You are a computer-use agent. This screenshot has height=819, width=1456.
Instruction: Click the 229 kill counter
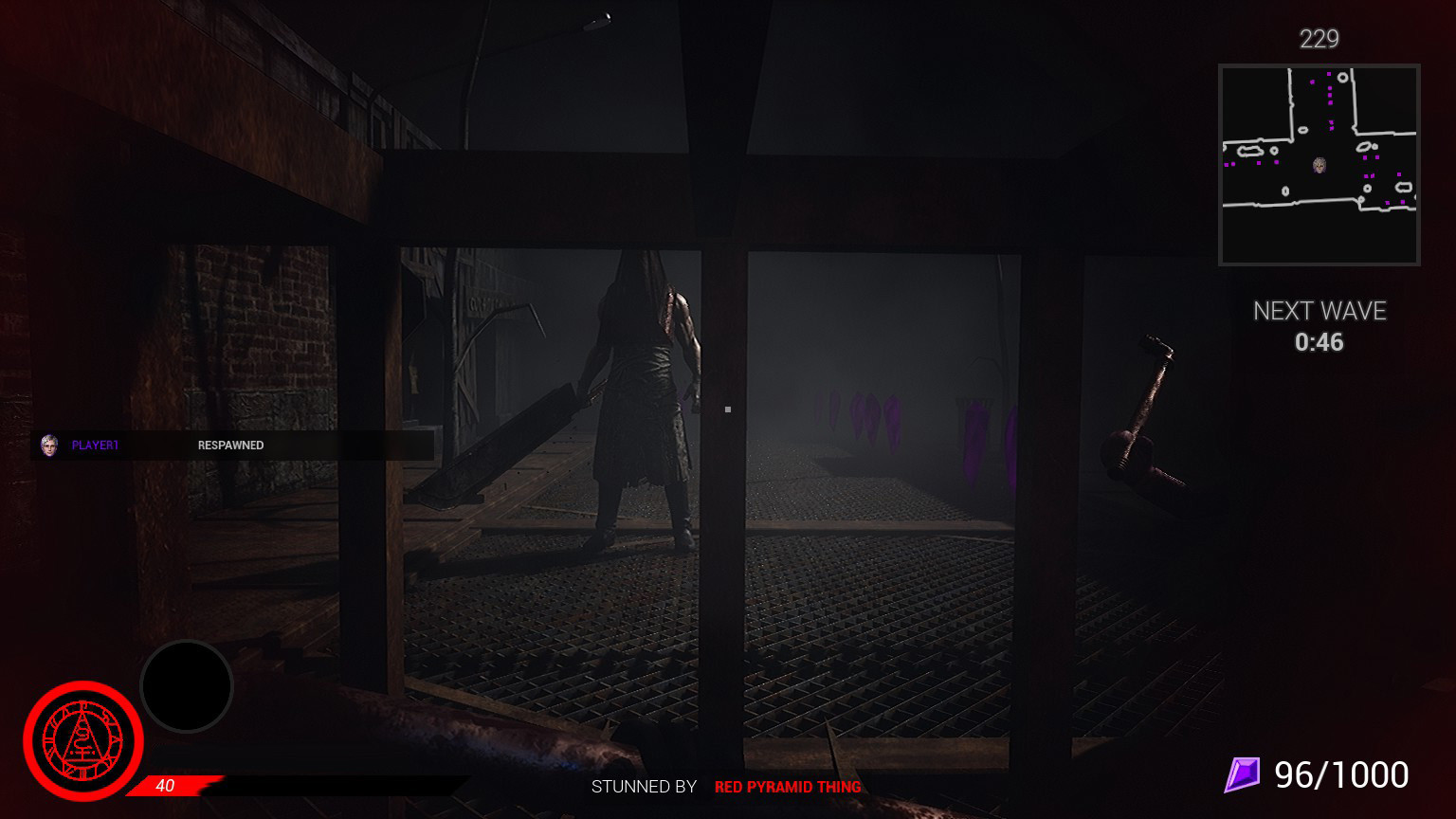point(1319,40)
